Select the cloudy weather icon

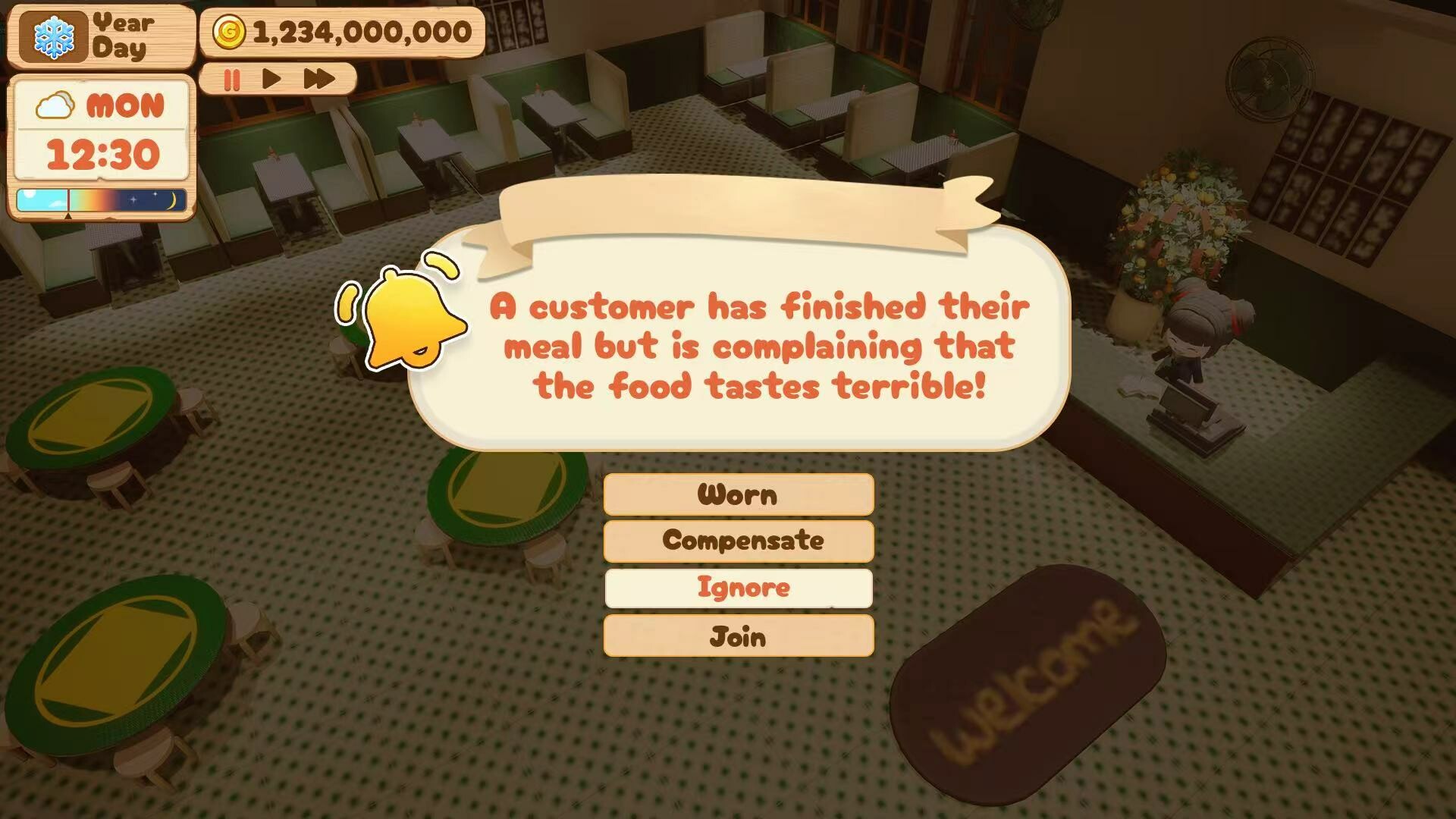point(55,106)
